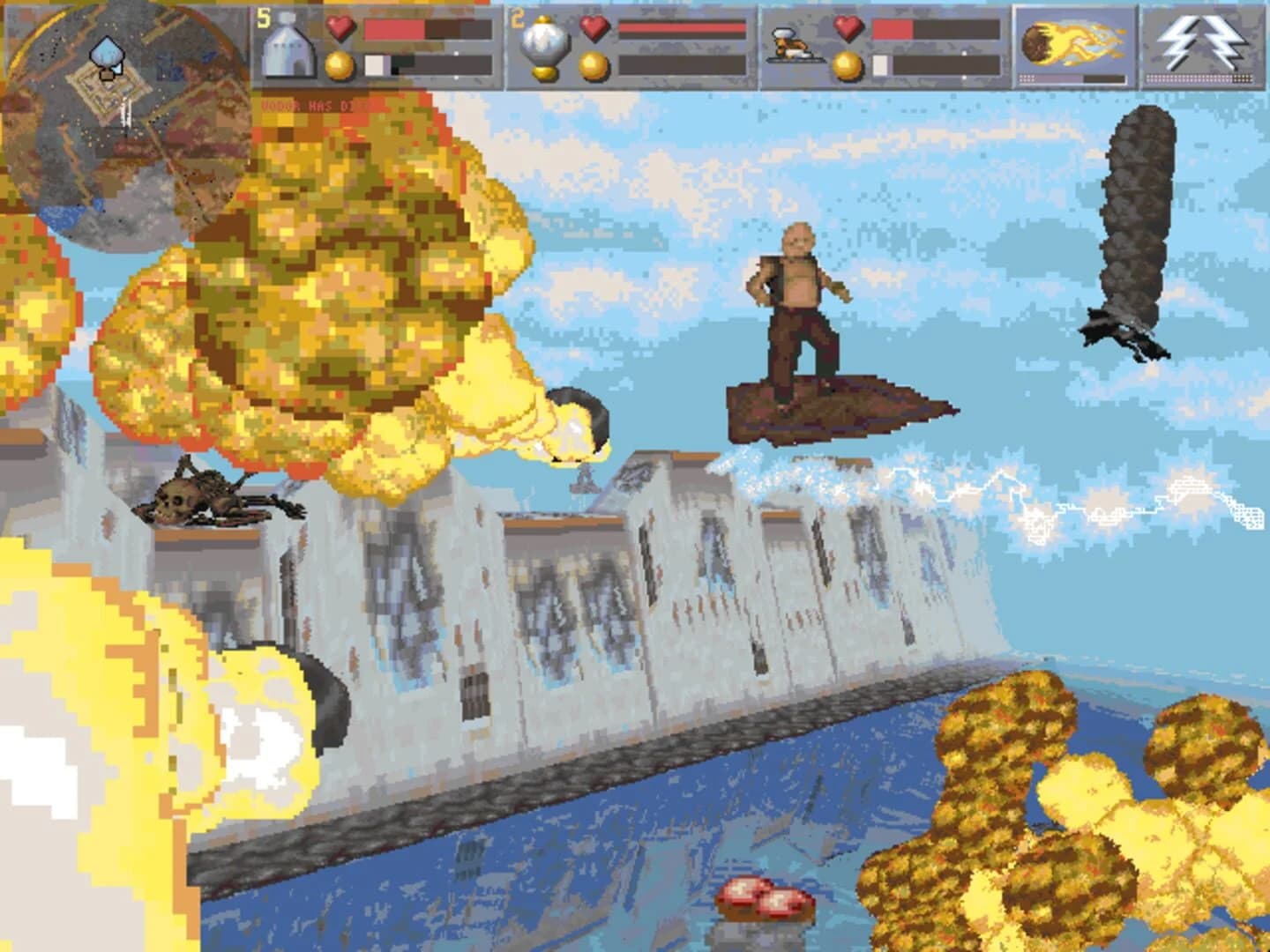
Task: Toggle the white mana block beside the castle's bar
Action: (376, 63)
